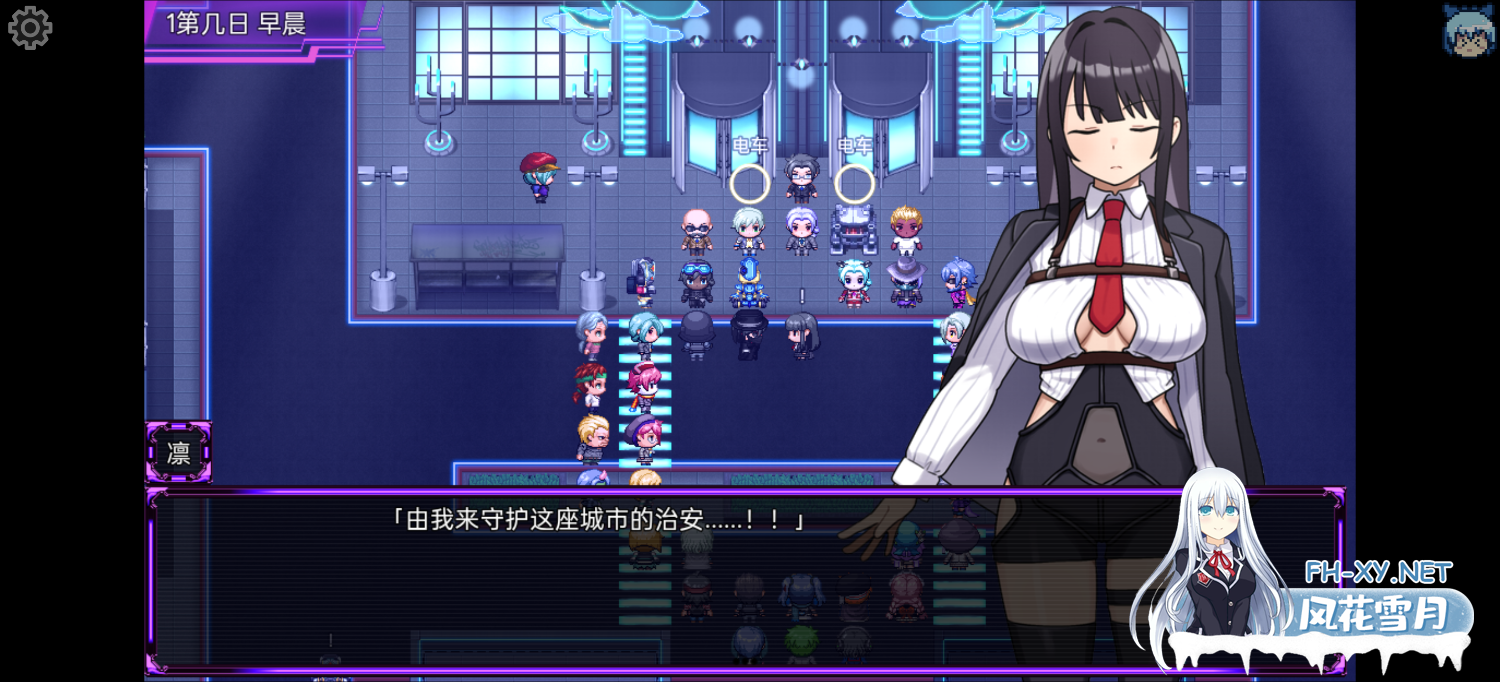Click the pixel cat-girl avatar icon
The width and height of the screenshot is (1500, 682).
(1468, 30)
